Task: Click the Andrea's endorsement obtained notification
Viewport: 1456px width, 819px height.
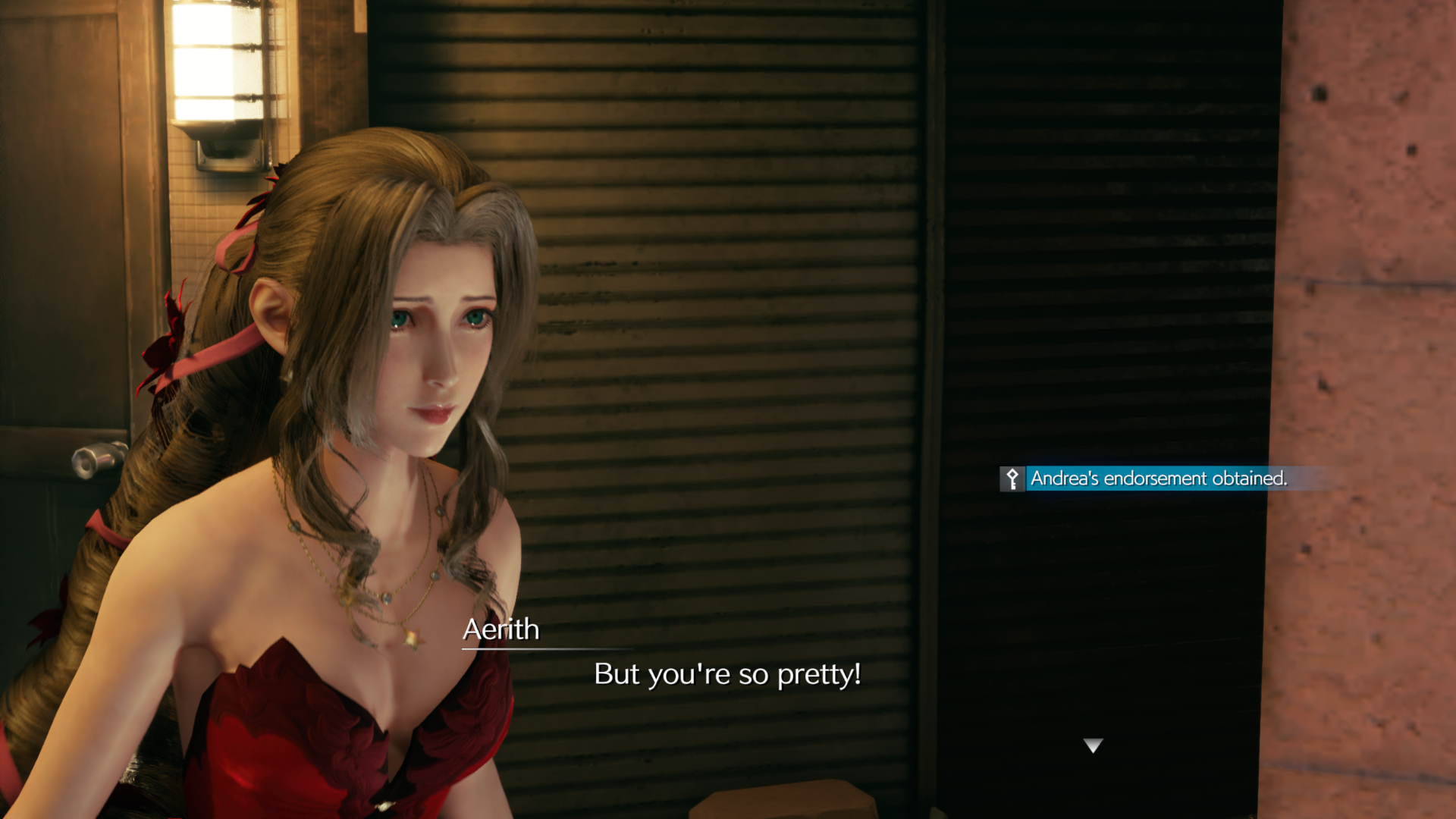Action: tap(1157, 479)
